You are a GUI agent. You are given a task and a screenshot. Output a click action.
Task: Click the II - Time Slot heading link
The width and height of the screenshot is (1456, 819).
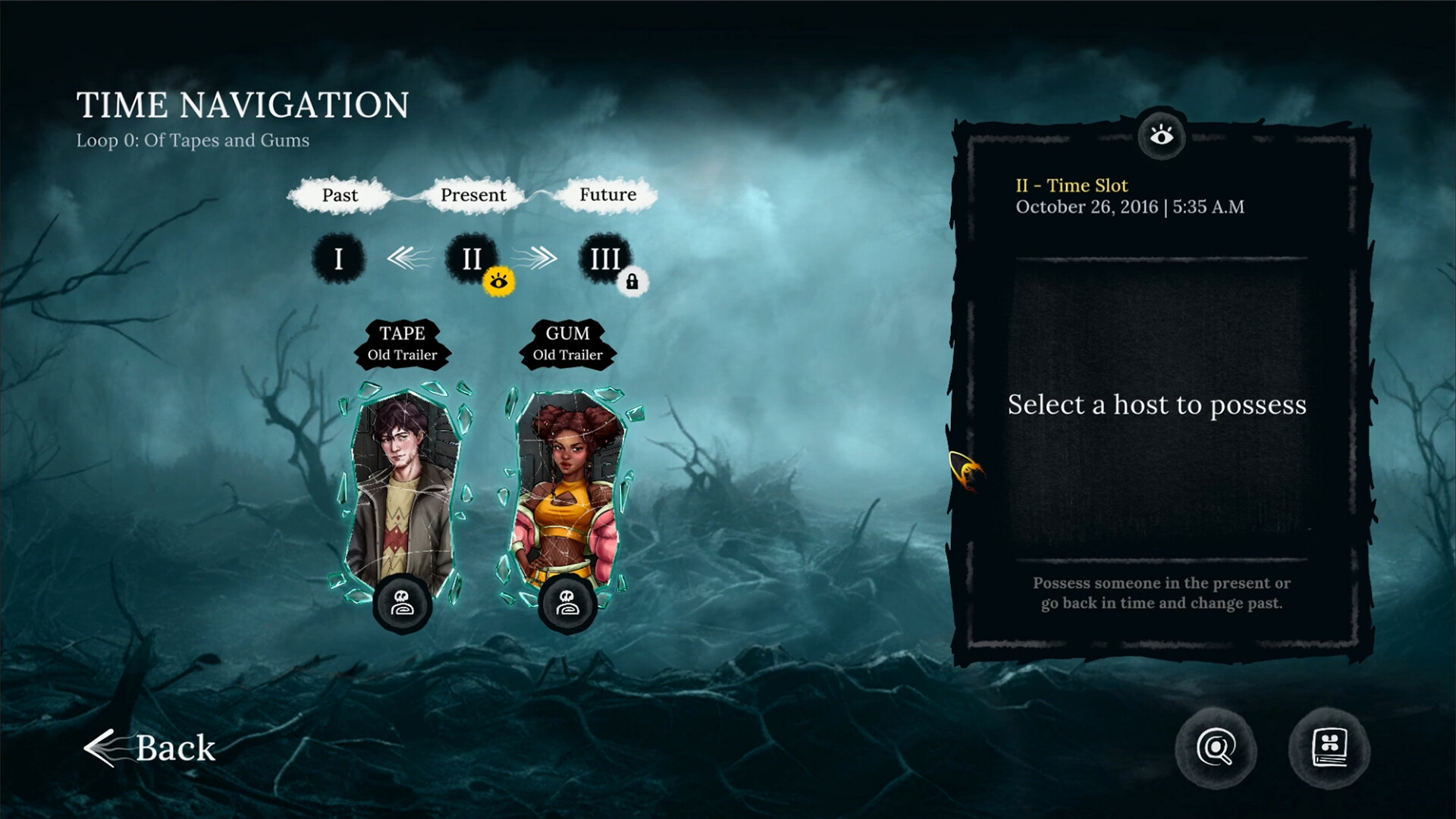1074,185
